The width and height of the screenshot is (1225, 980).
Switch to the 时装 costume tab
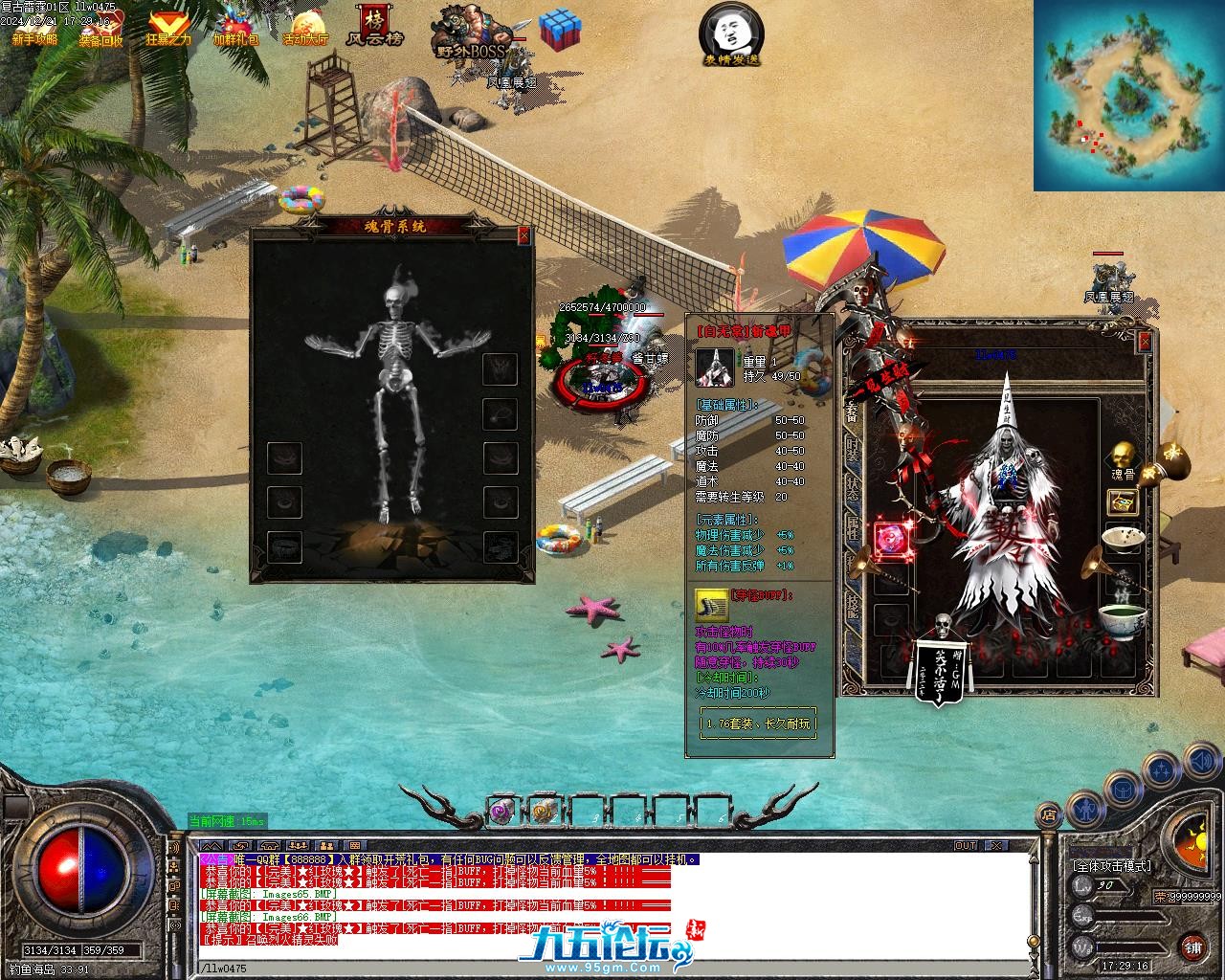pos(852,448)
